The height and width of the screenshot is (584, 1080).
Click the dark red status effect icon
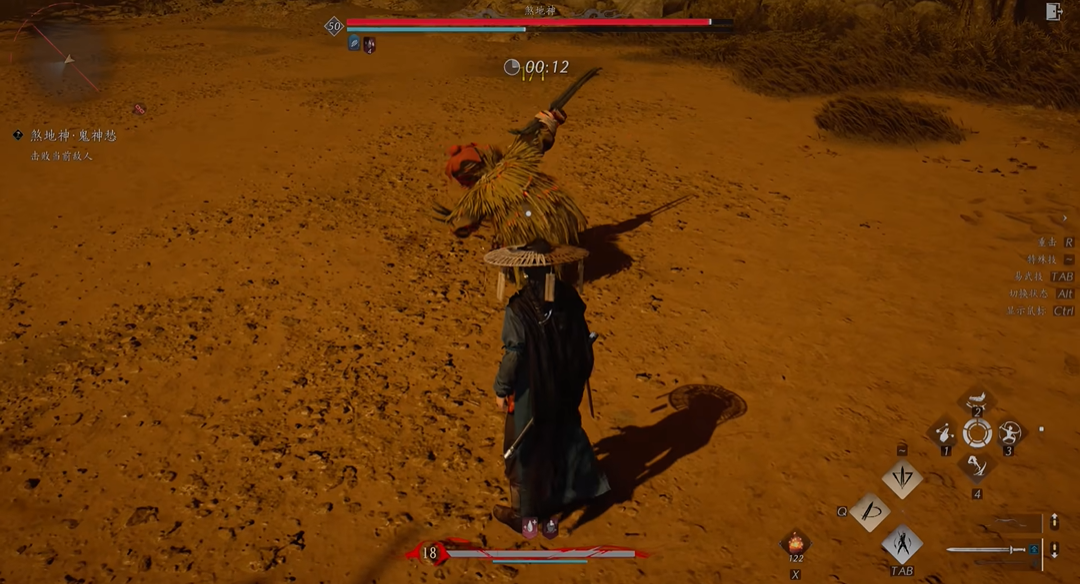[x=369, y=43]
